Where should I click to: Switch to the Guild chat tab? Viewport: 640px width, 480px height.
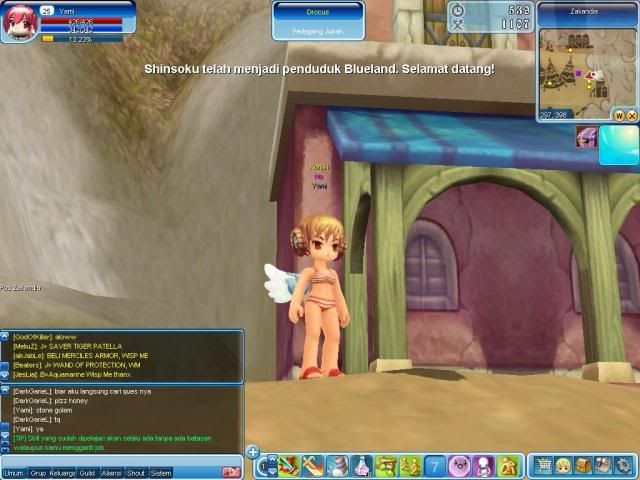pos(87,473)
